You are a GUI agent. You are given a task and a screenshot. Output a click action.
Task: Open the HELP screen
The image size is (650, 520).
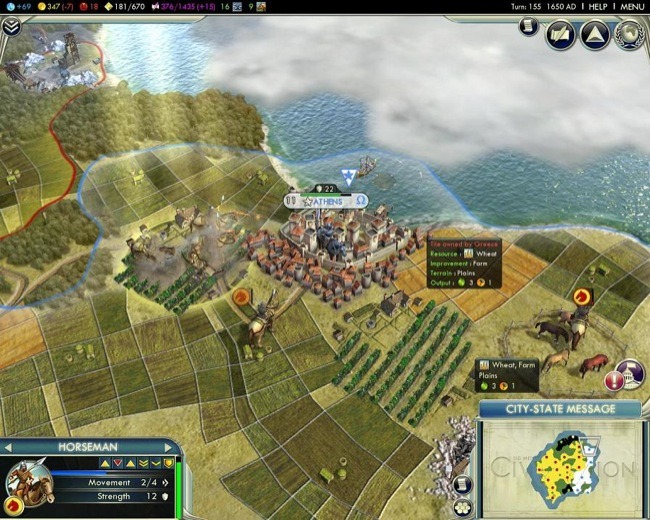click(x=598, y=6)
